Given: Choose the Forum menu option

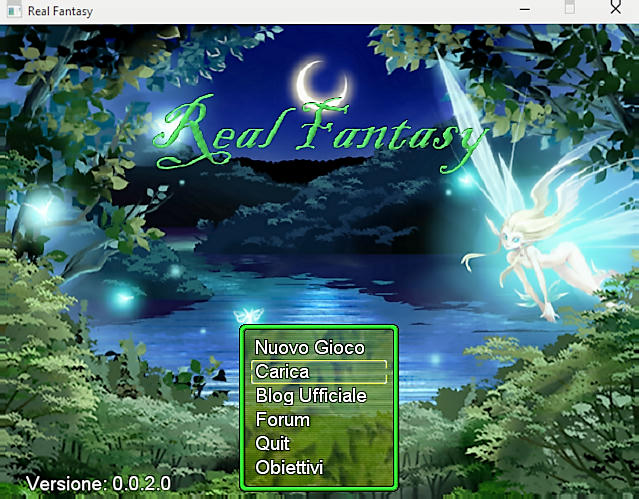Looking at the screenshot, I should tap(283, 420).
